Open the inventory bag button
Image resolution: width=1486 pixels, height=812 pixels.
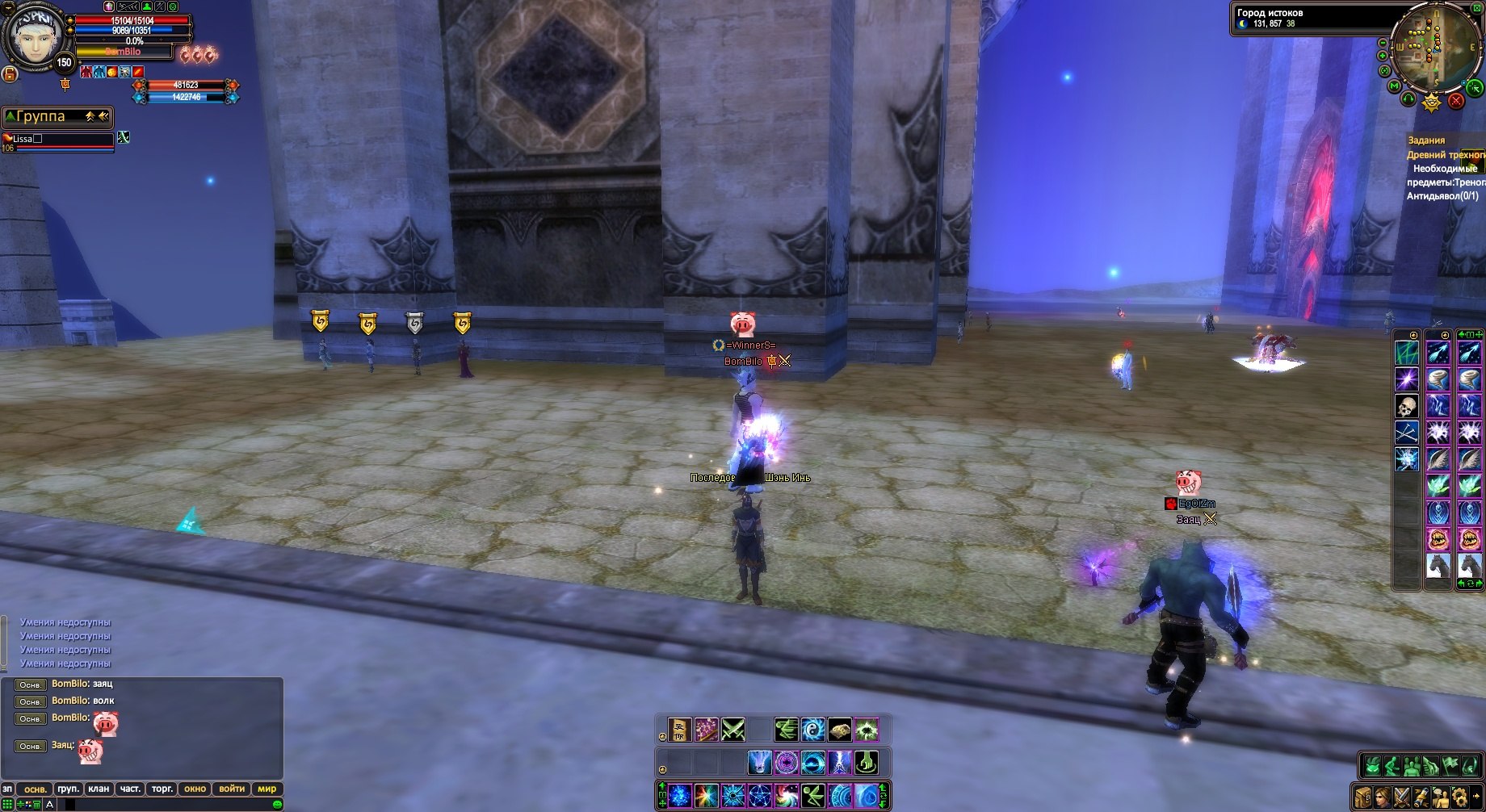pyautogui.click(x=1364, y=796)
